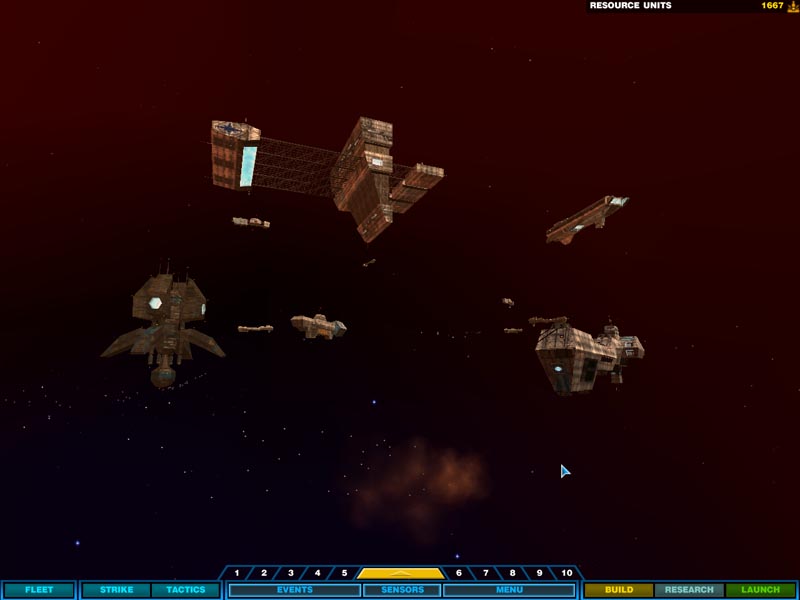The width and height of the screenshot is (800, 600).
Task: Open the Build manager
Action: pos(619,590)
